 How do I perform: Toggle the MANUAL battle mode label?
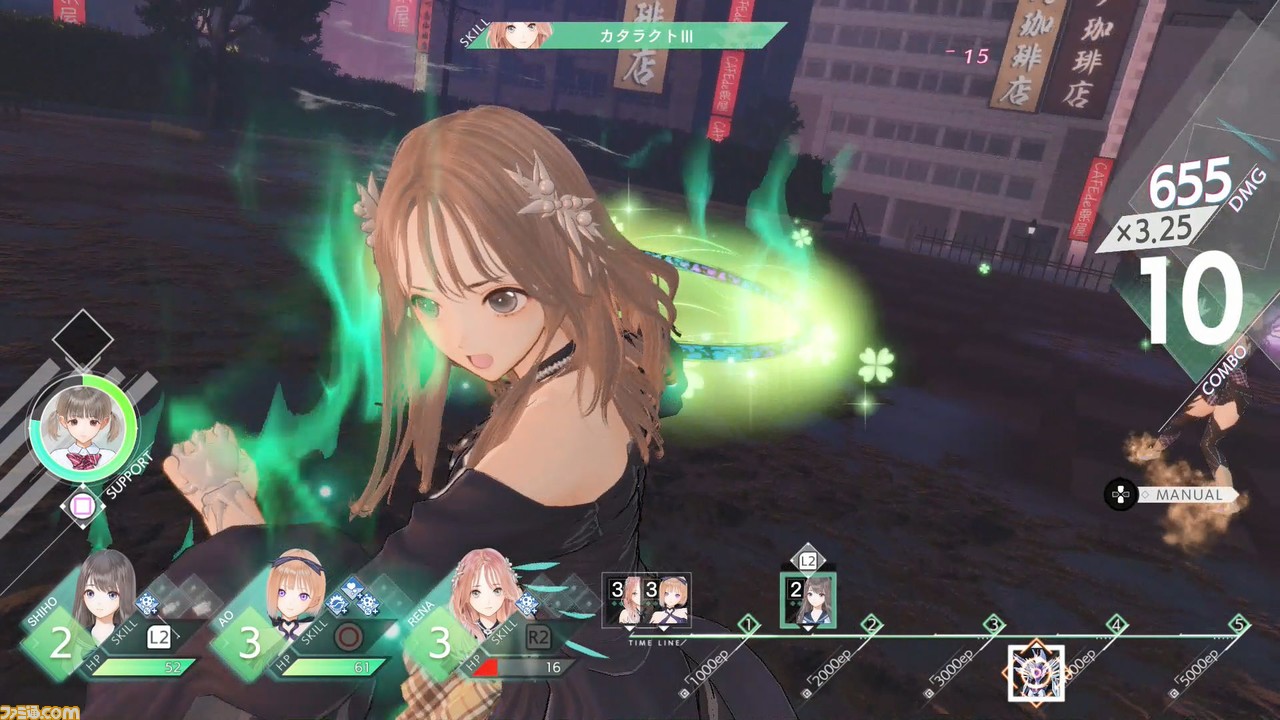[1187, 495]
